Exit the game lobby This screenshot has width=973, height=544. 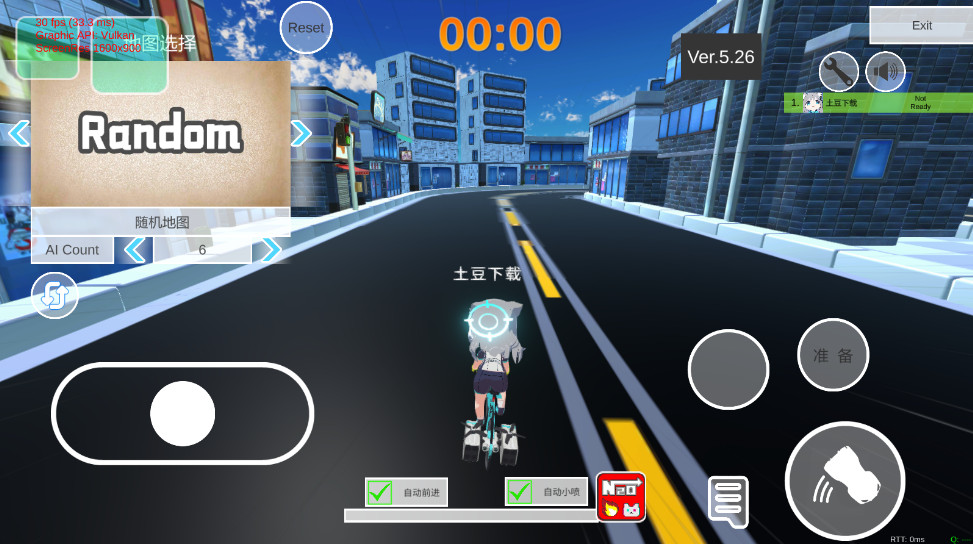[921, 26]
